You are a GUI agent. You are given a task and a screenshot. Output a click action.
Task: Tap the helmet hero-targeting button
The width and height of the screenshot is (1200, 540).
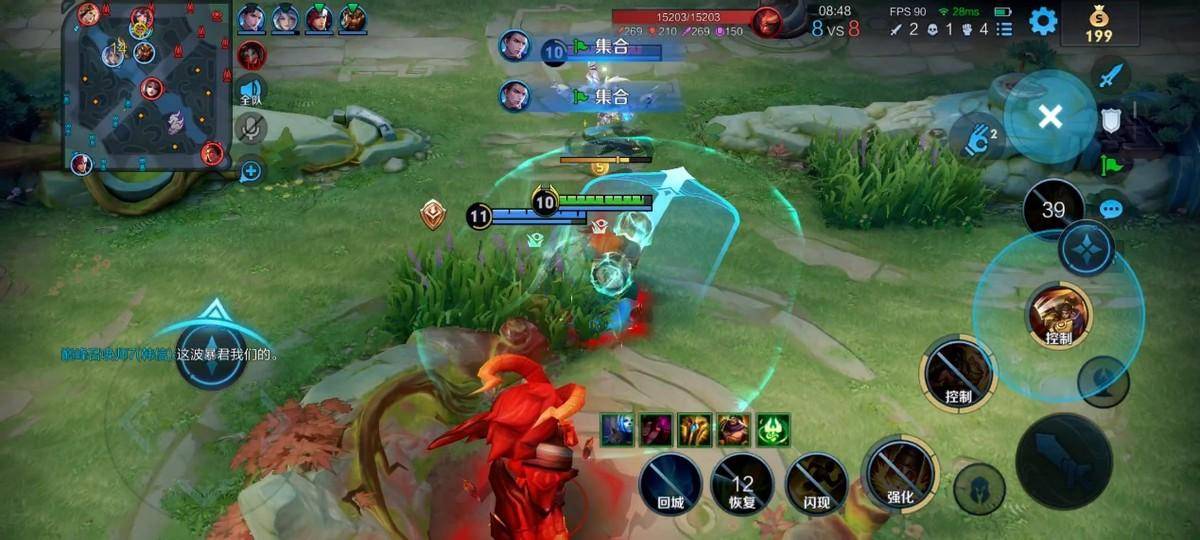click(x=979, y=489)
